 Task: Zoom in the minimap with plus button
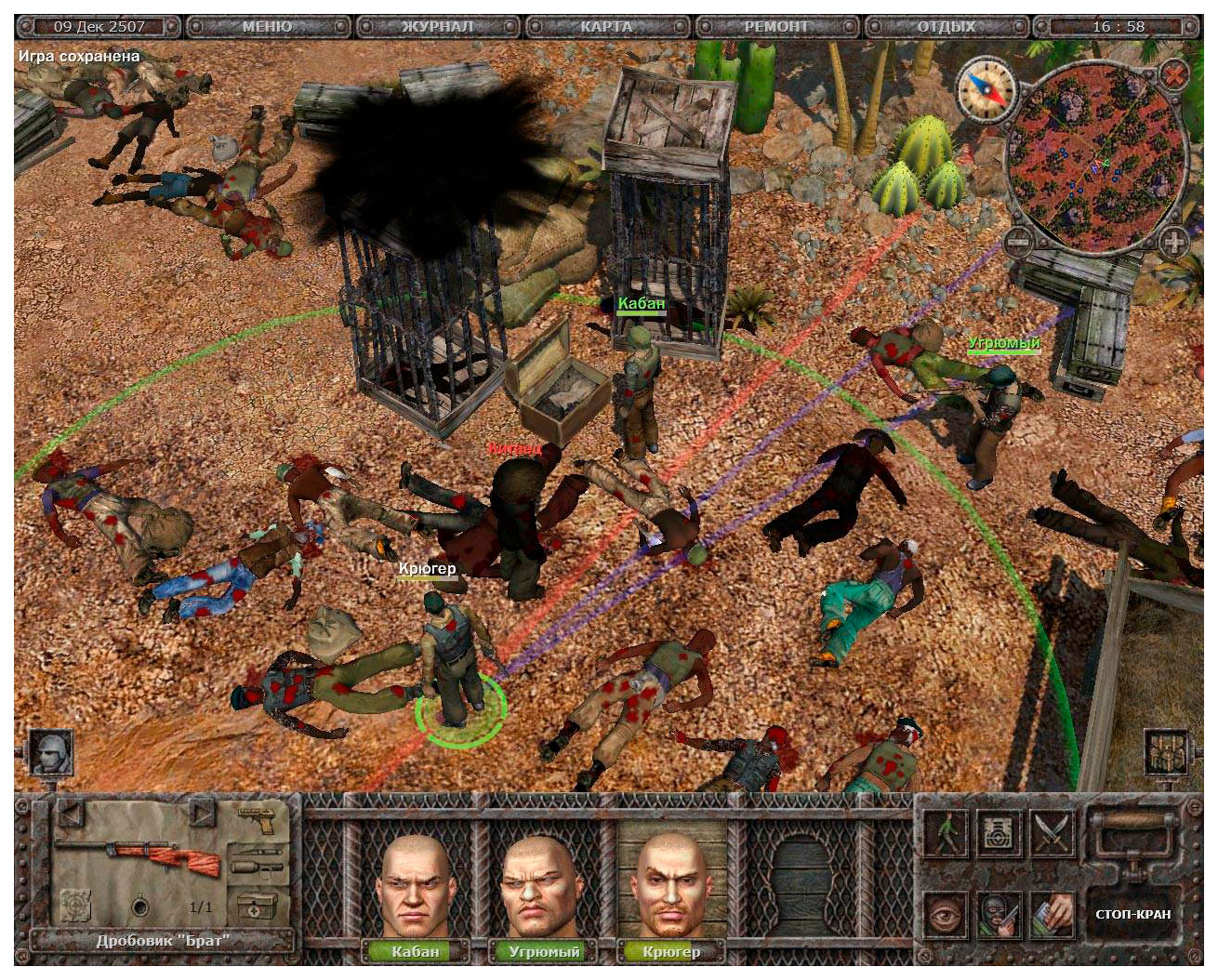tap(1174, 243)
